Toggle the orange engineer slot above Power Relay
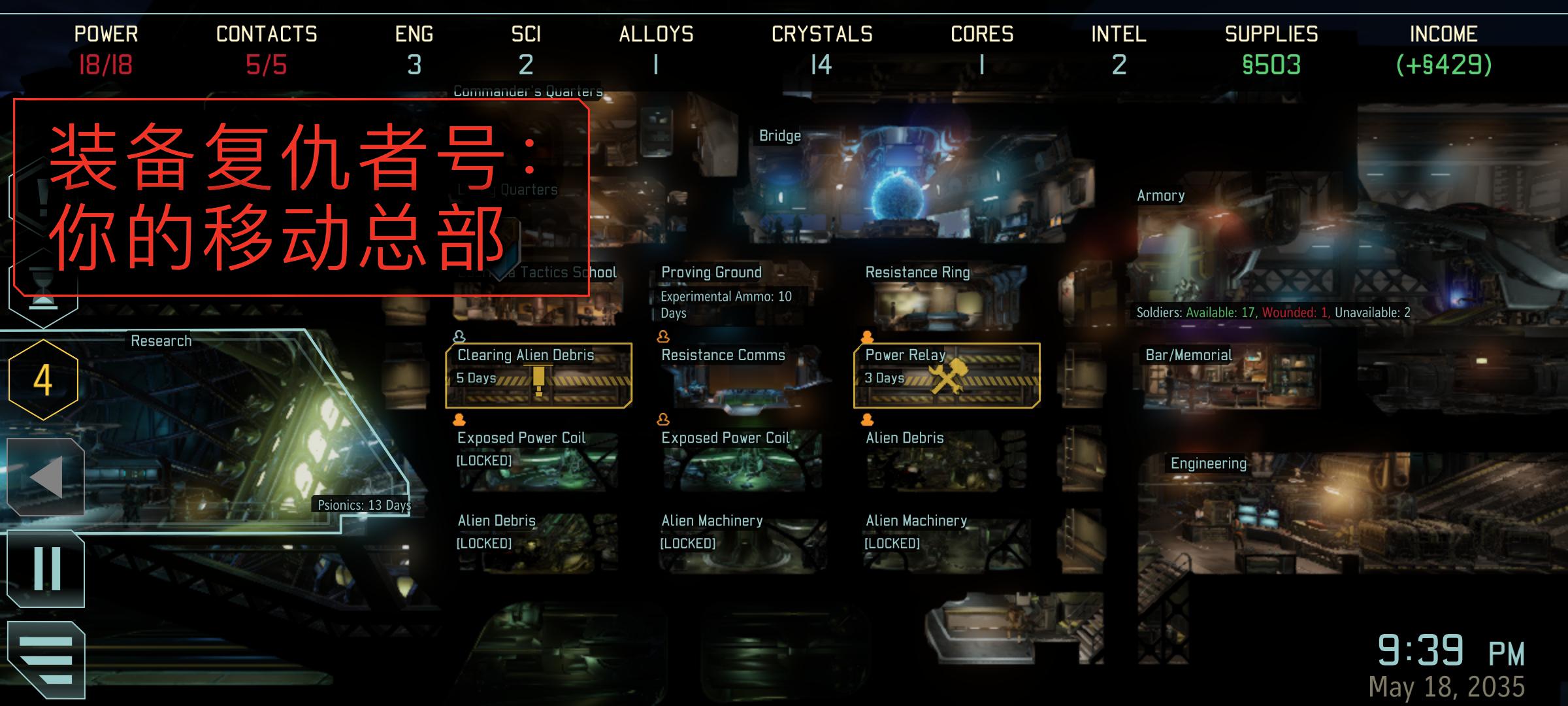The image size is (1568, 706). tap(867, 335)
